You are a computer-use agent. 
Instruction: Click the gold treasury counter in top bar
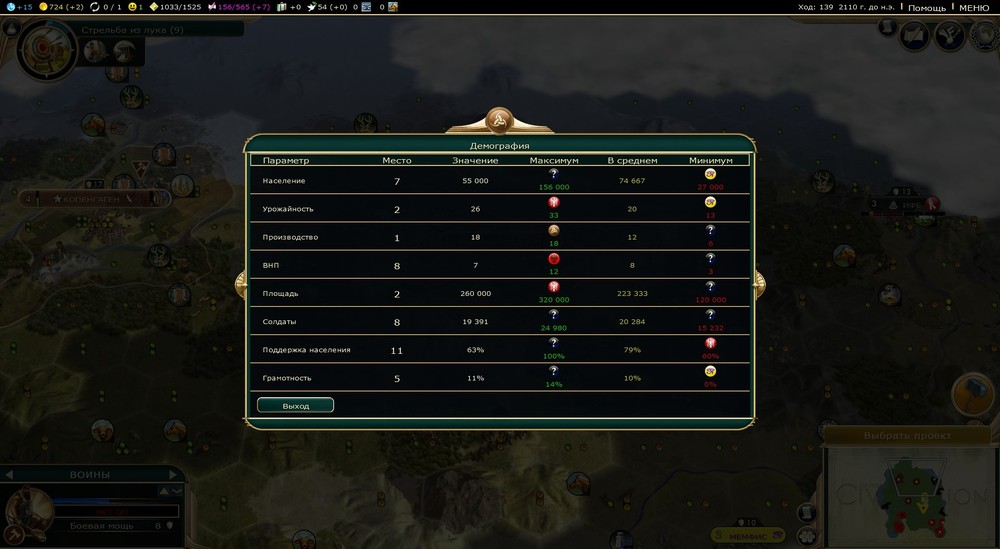click(x=60, y=7)
